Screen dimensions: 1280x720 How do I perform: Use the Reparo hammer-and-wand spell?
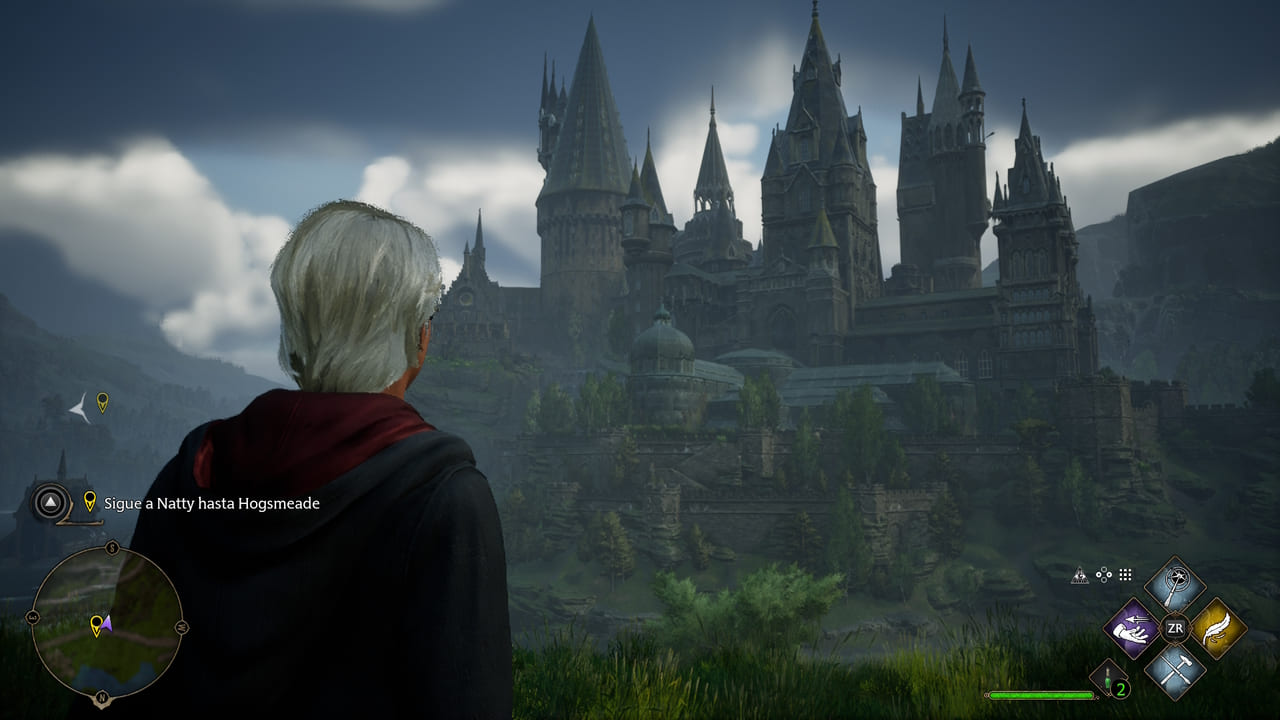tap(1175, 671)
